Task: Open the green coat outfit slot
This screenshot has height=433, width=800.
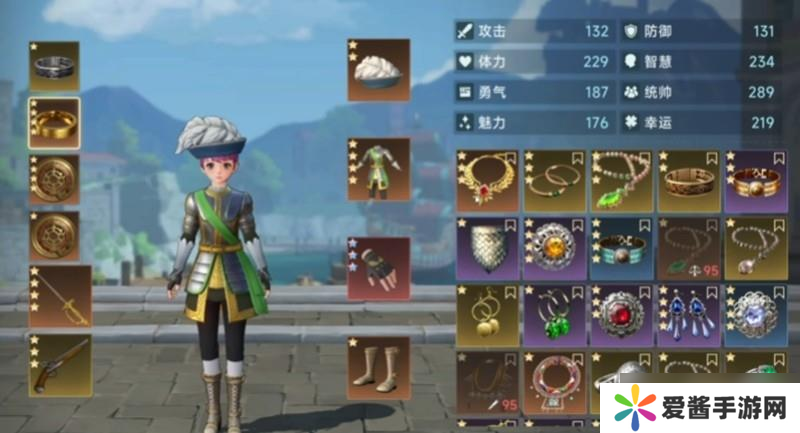Action: pyautogui.click(x=378, y=169)
